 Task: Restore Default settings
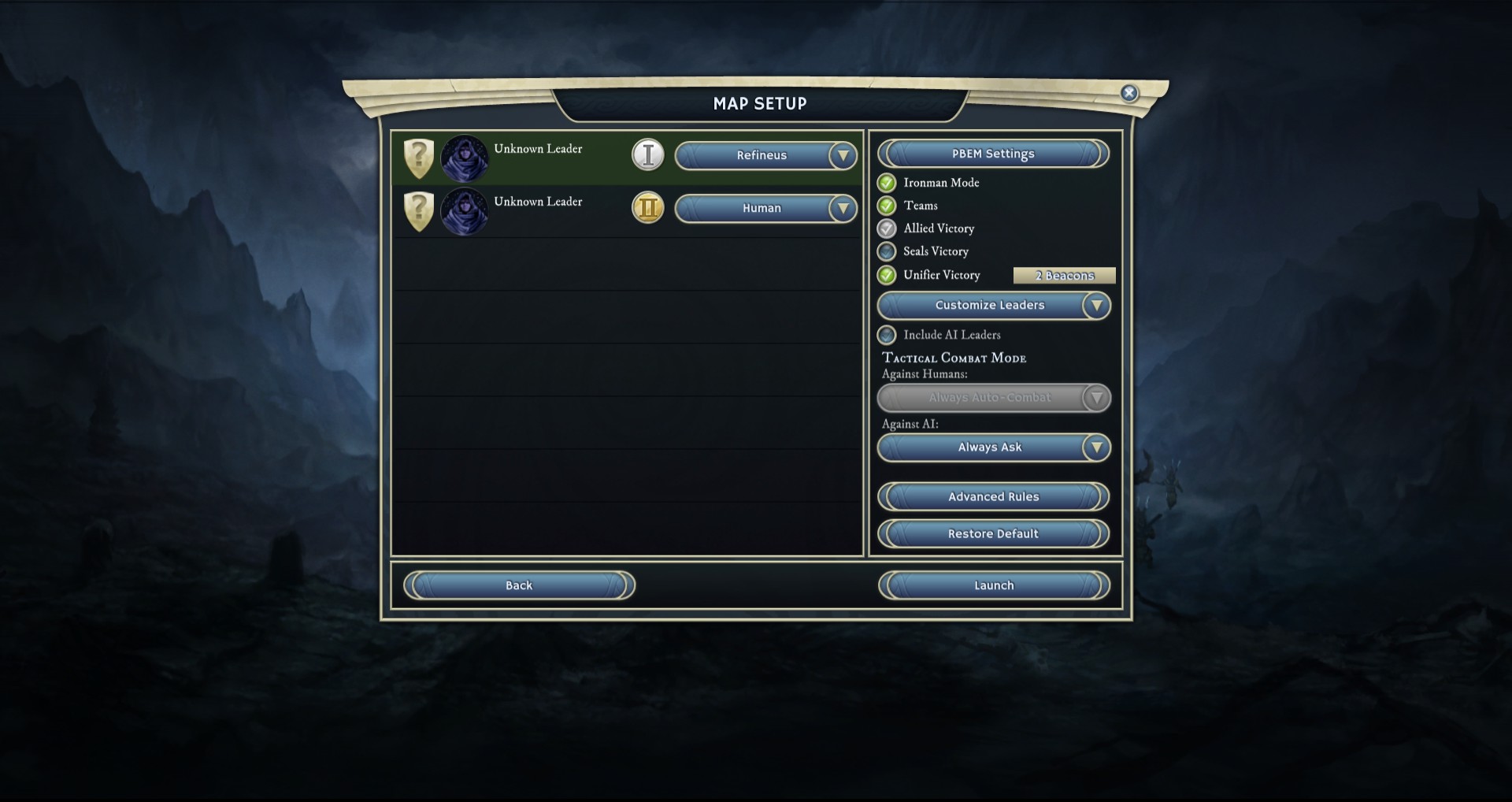[x=993, y=534]
